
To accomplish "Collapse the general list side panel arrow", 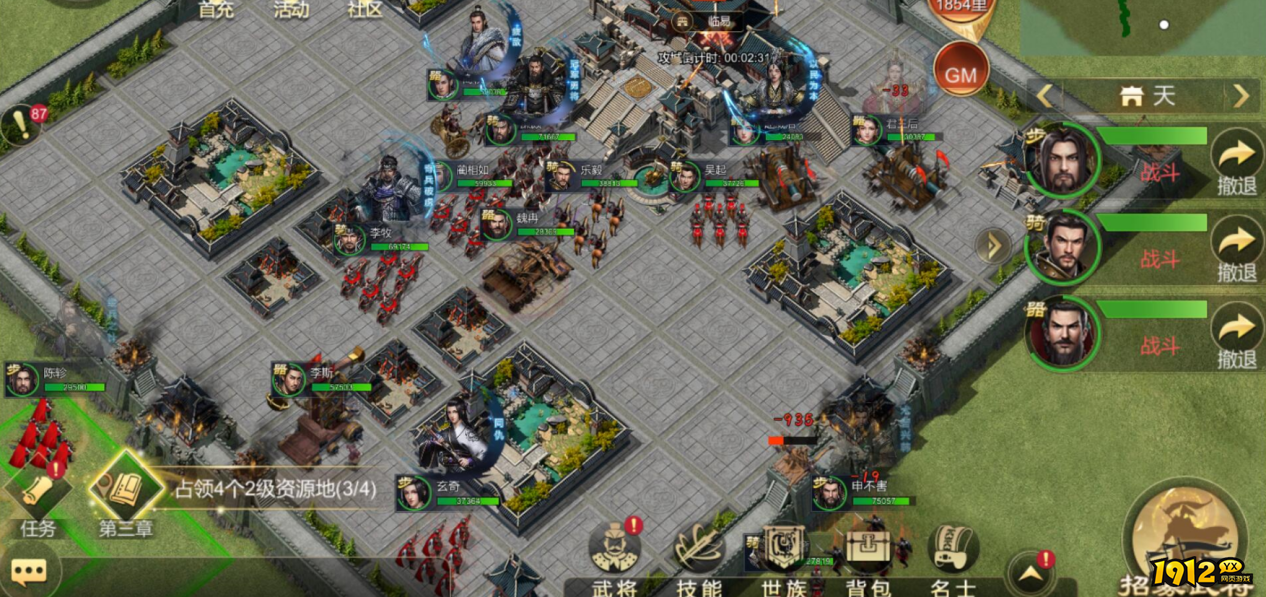I will tap(993, 246).
